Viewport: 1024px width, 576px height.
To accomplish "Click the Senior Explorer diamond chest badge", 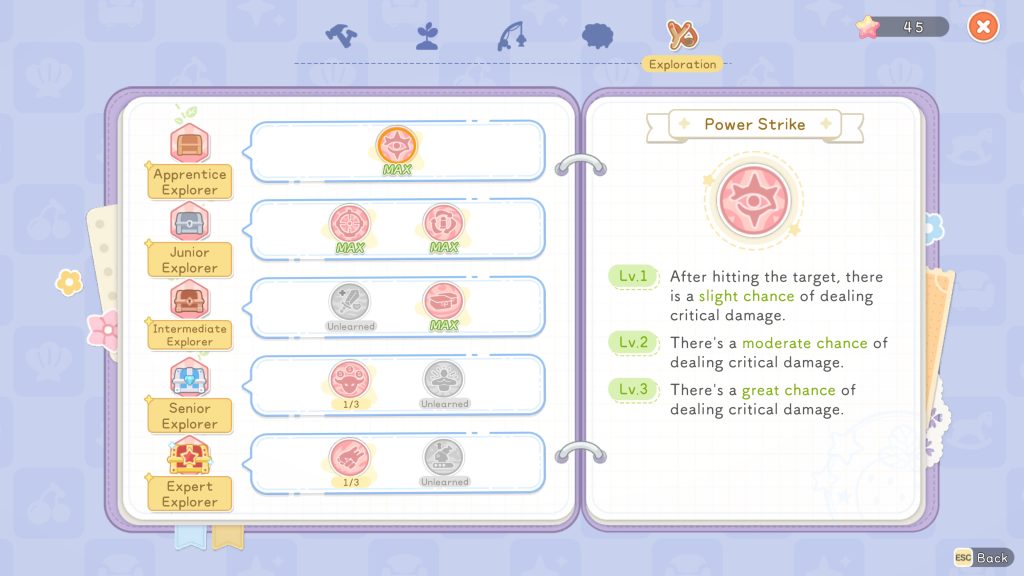I will [x=189, y=378].
